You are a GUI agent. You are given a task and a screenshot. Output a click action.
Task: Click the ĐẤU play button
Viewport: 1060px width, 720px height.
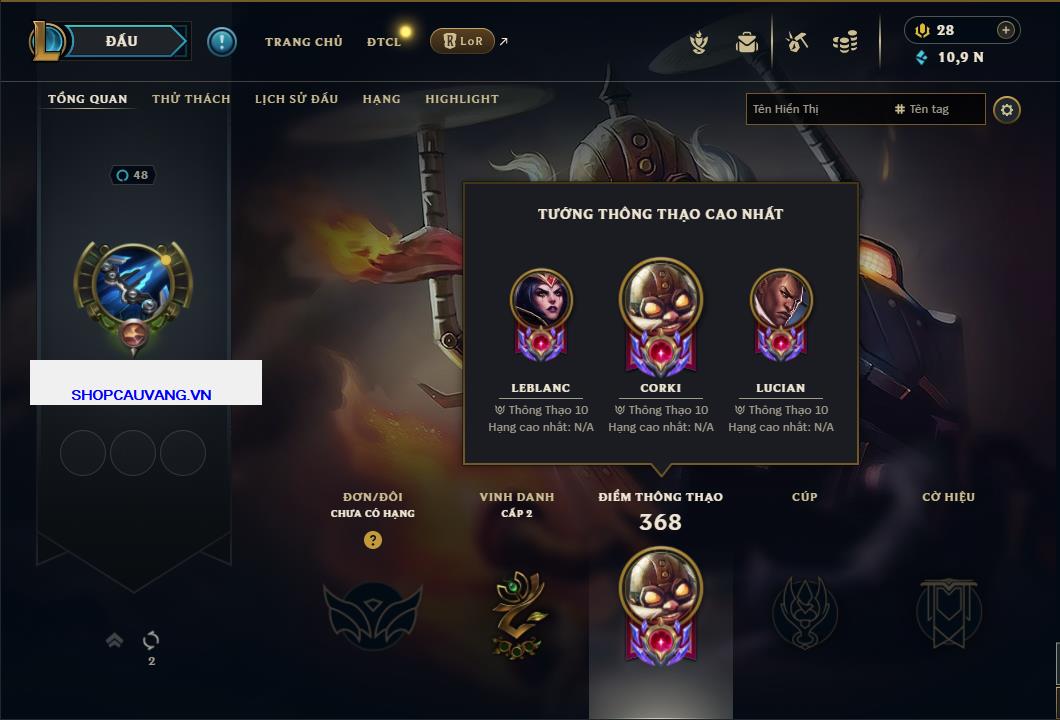(x=122, y=41)
